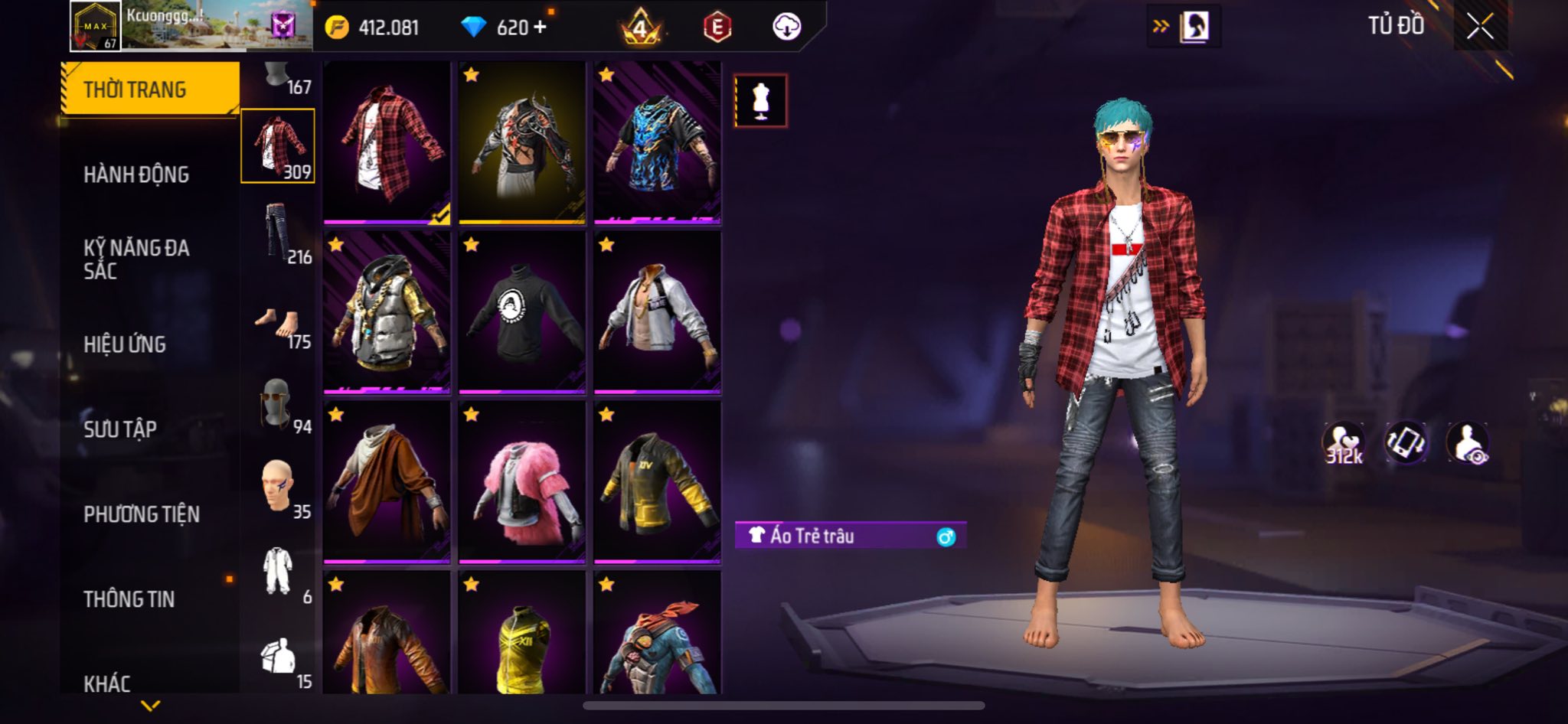Switch to Kỹ Năng Đa Sắc tab
1568x724 pixels.
click(x=136, y=259)
